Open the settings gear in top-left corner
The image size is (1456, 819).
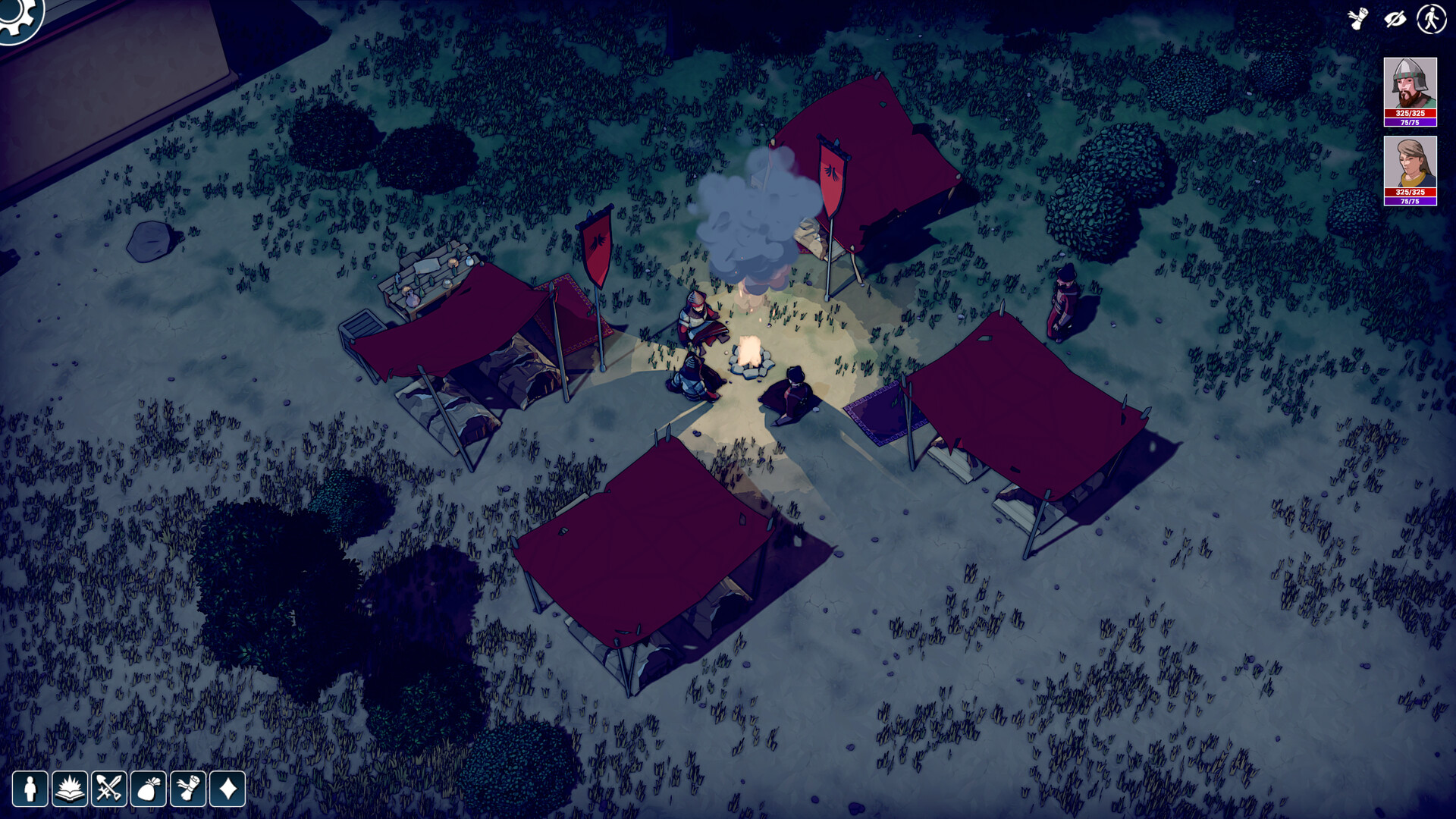(20, 15)
